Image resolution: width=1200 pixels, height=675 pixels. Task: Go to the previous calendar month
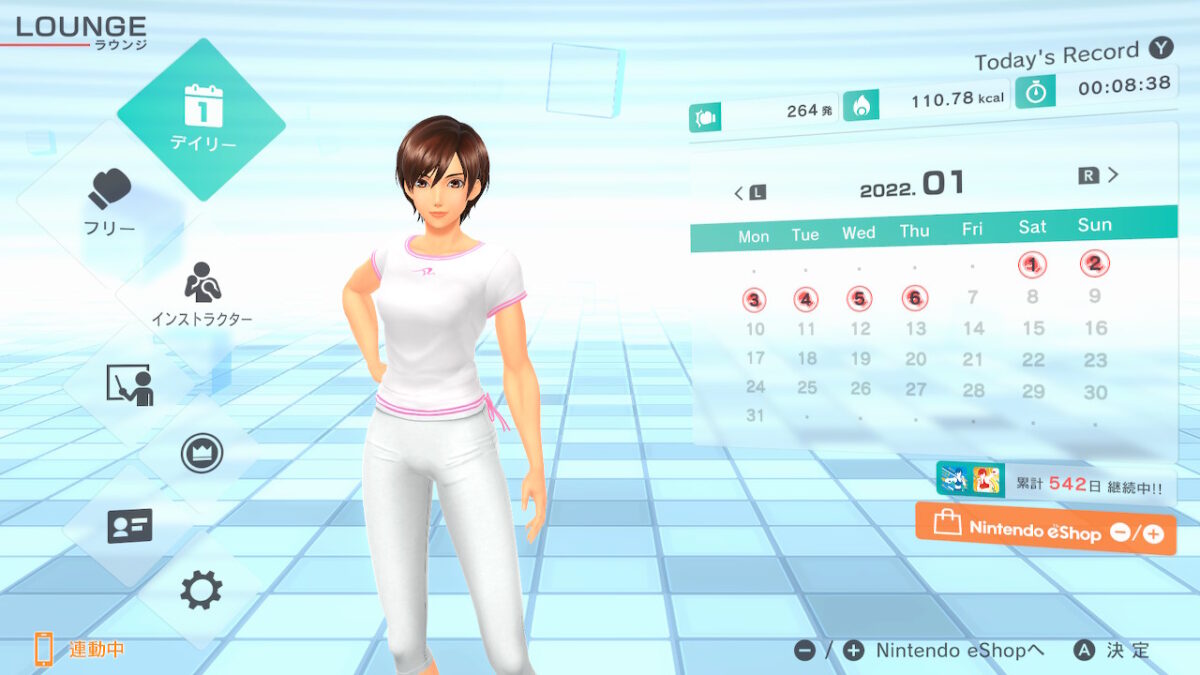(x=749, y=192)
